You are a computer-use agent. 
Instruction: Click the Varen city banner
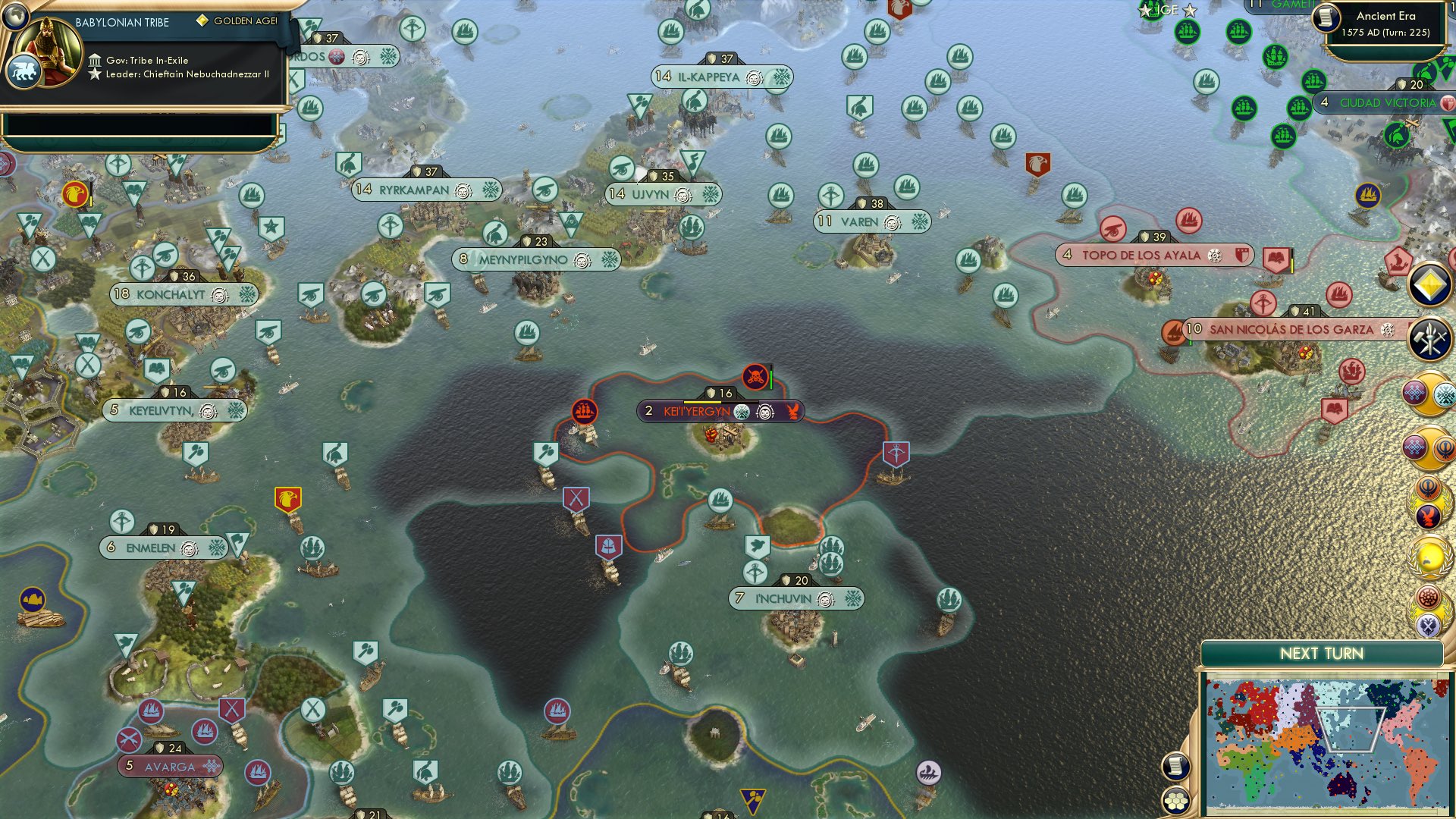[871, 222]
